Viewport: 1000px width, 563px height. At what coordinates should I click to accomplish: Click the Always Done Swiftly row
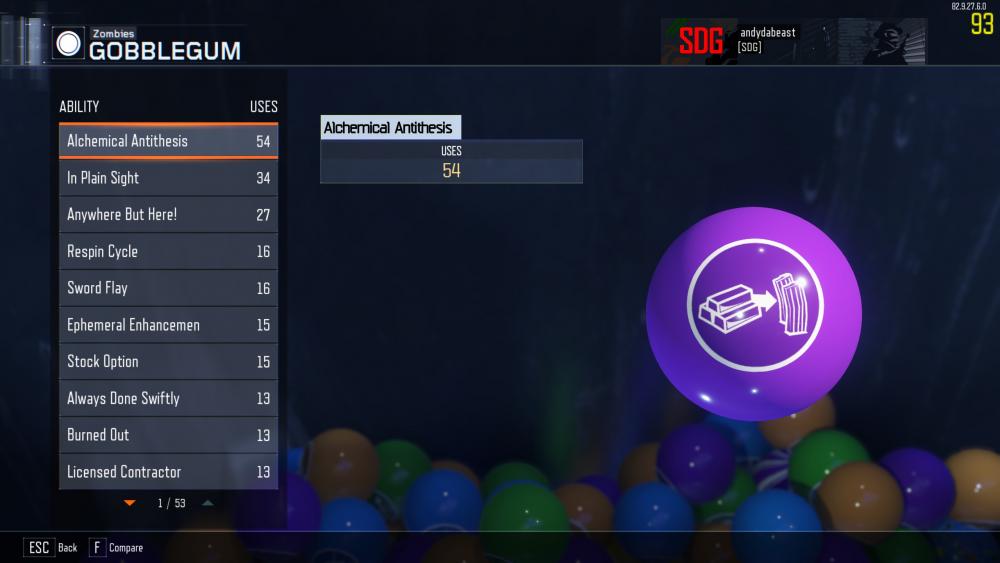(168, 398)
